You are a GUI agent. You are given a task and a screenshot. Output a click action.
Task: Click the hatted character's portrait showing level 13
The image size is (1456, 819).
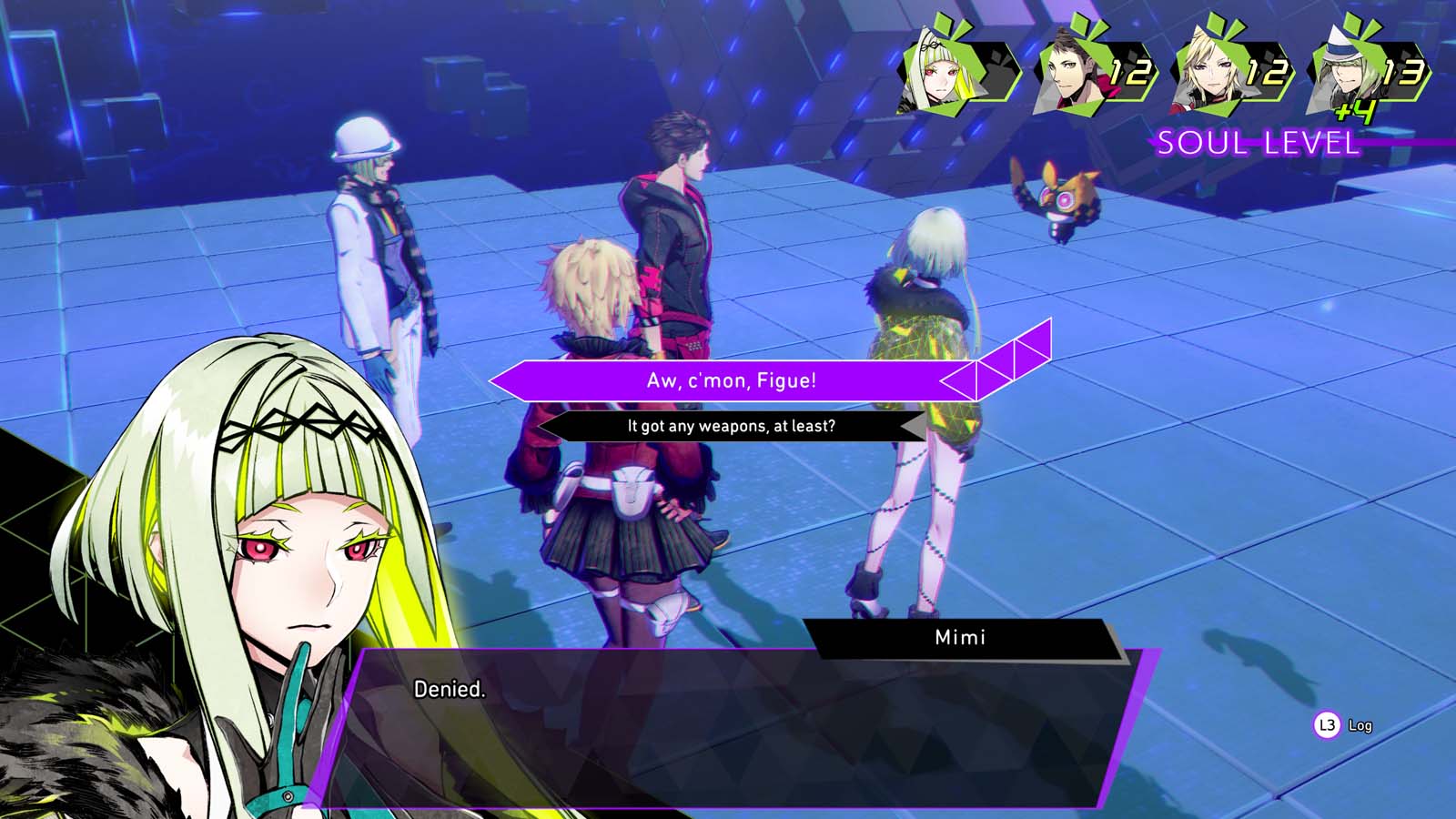coord(1342,73)
